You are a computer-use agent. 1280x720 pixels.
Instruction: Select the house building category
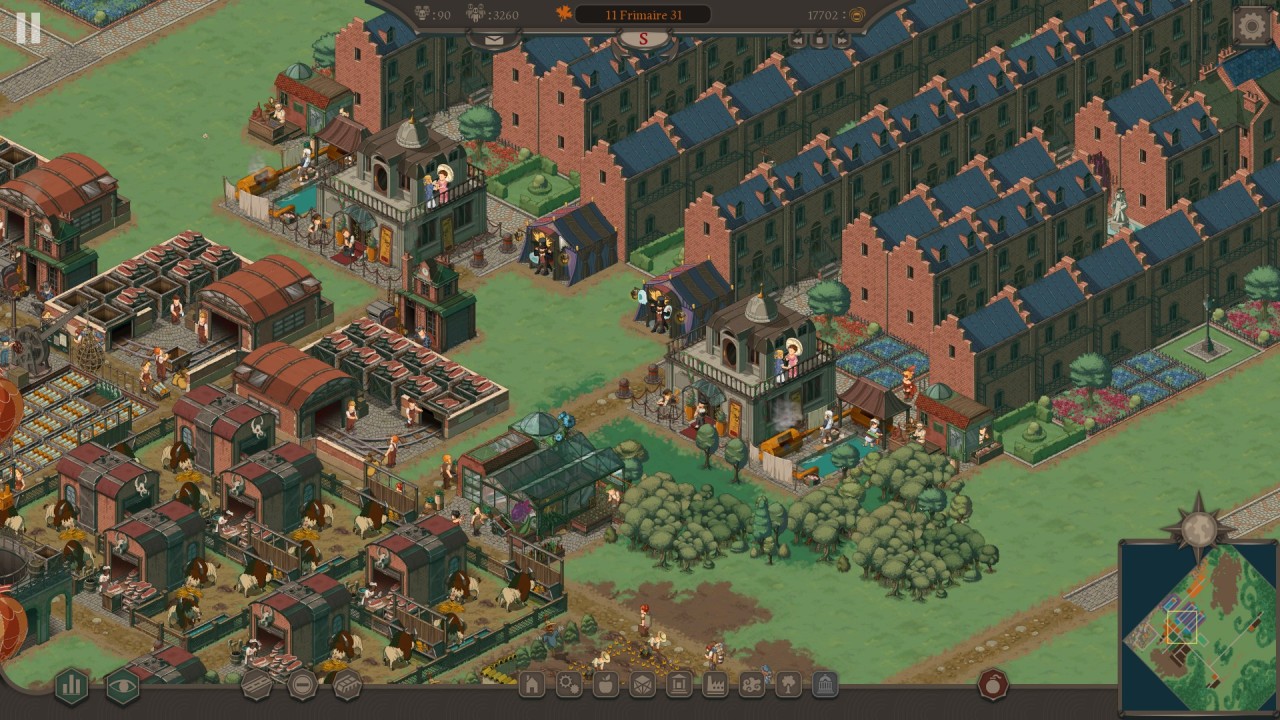[x=532, y=685]
